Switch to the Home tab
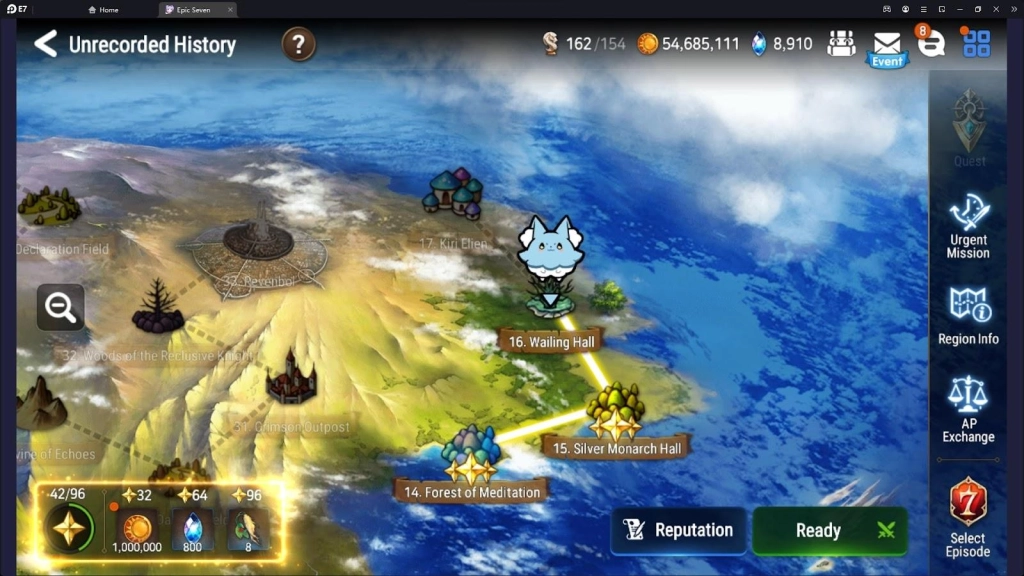 tap(103, 10)
